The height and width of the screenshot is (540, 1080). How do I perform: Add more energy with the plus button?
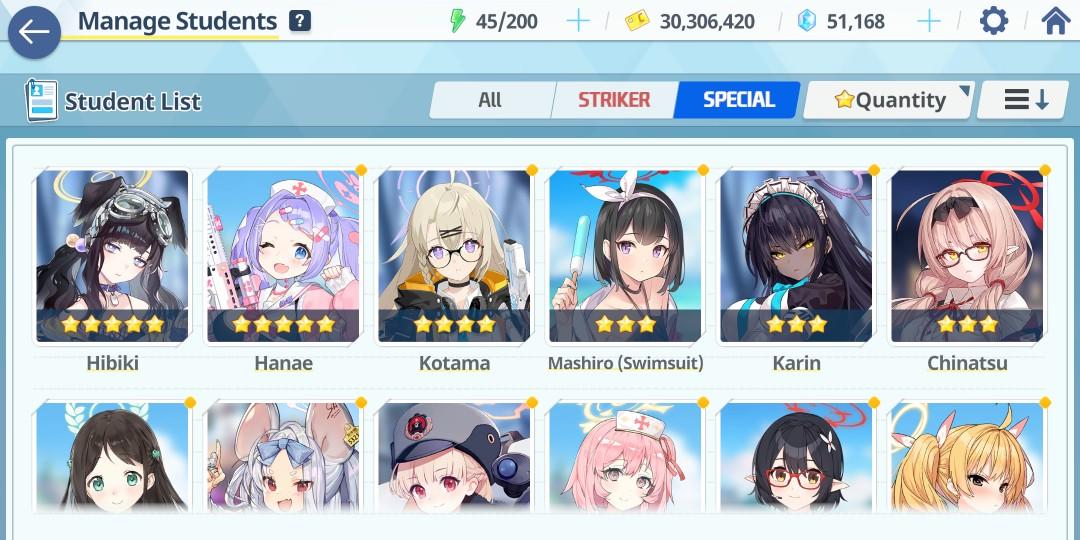coord(578,21)
